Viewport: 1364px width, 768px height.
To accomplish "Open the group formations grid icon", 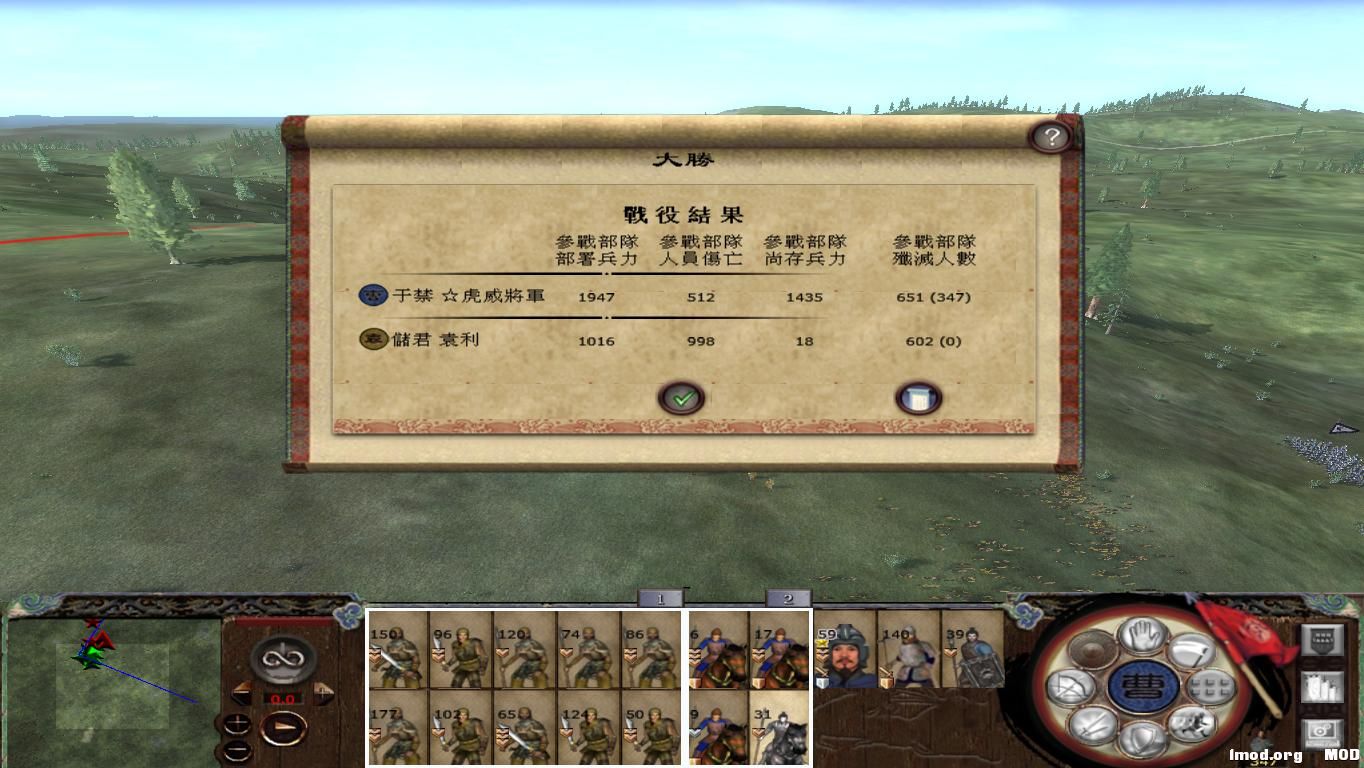I will (x=1209, y=687).
